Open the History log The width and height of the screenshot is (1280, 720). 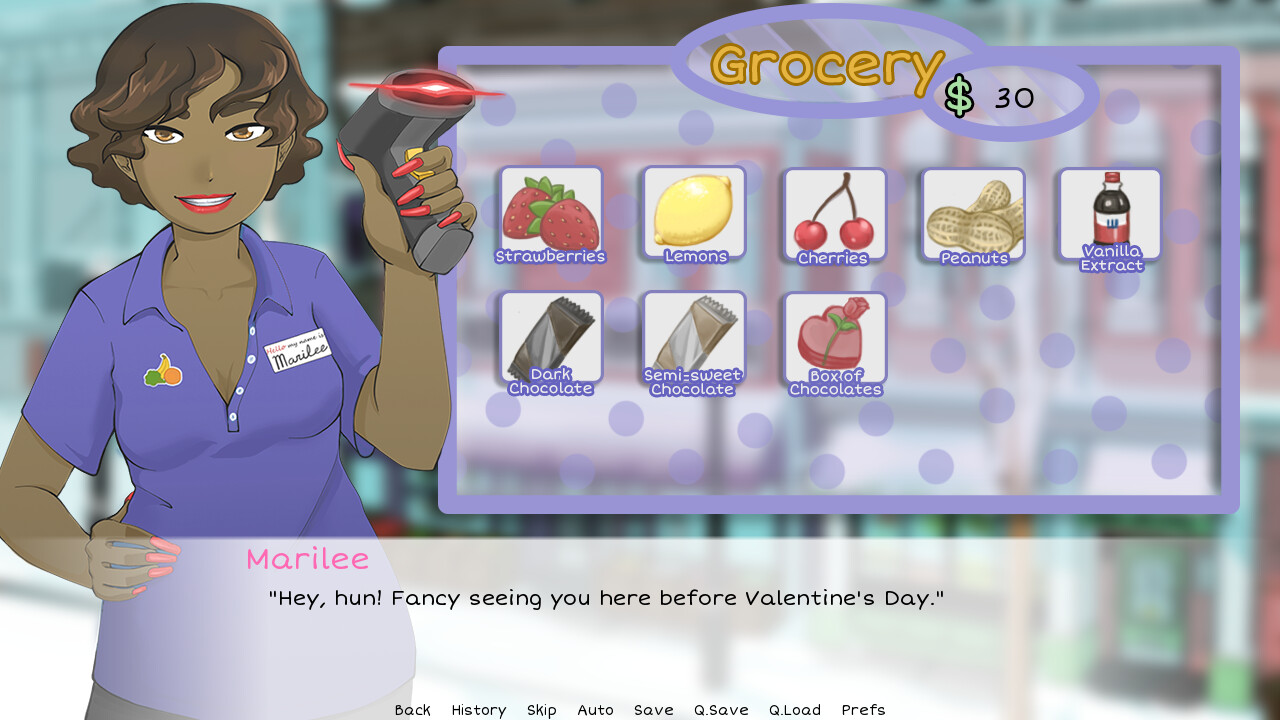pos(478,710)
